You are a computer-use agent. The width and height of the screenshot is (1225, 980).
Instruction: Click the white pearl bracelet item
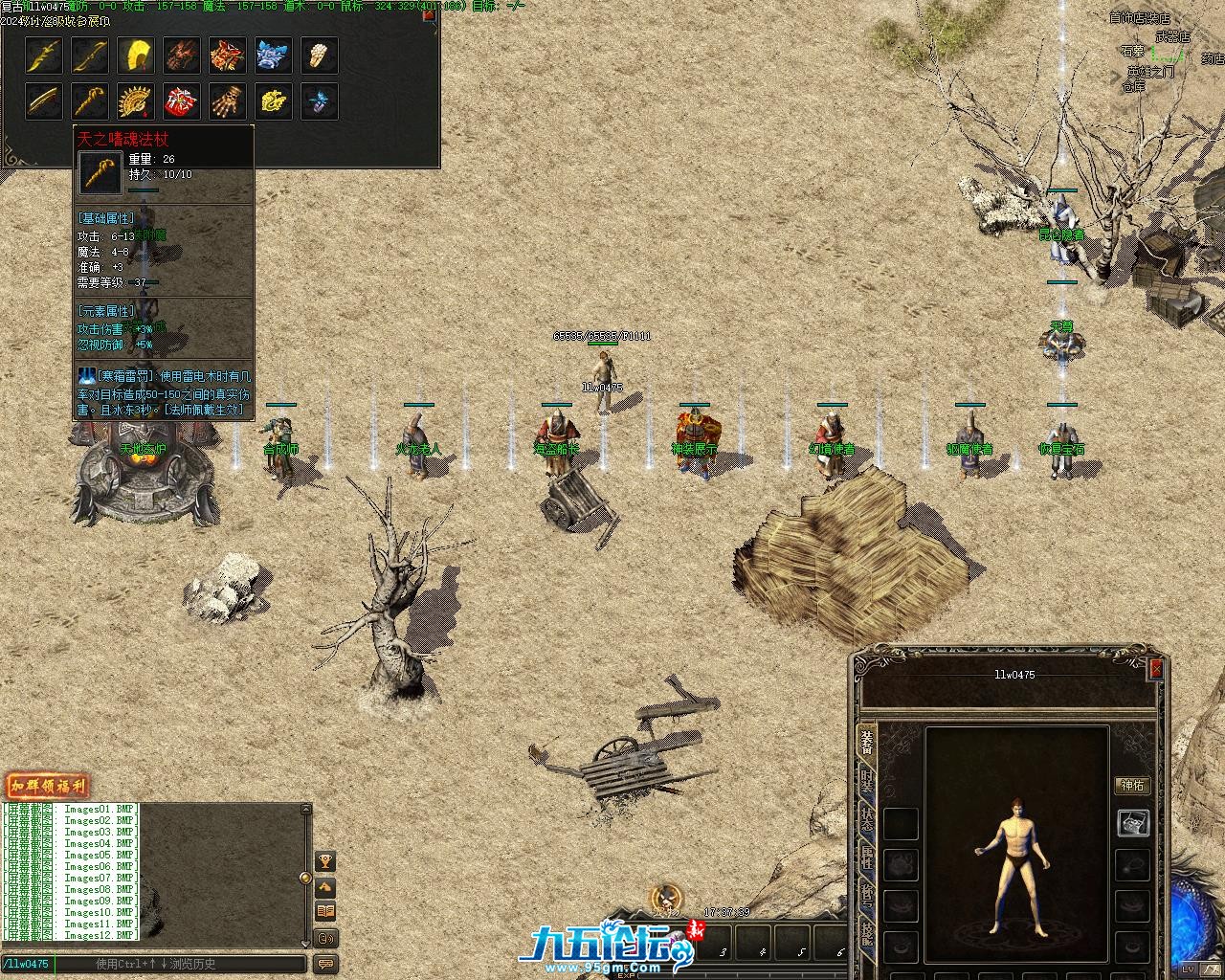pos(320,56)
